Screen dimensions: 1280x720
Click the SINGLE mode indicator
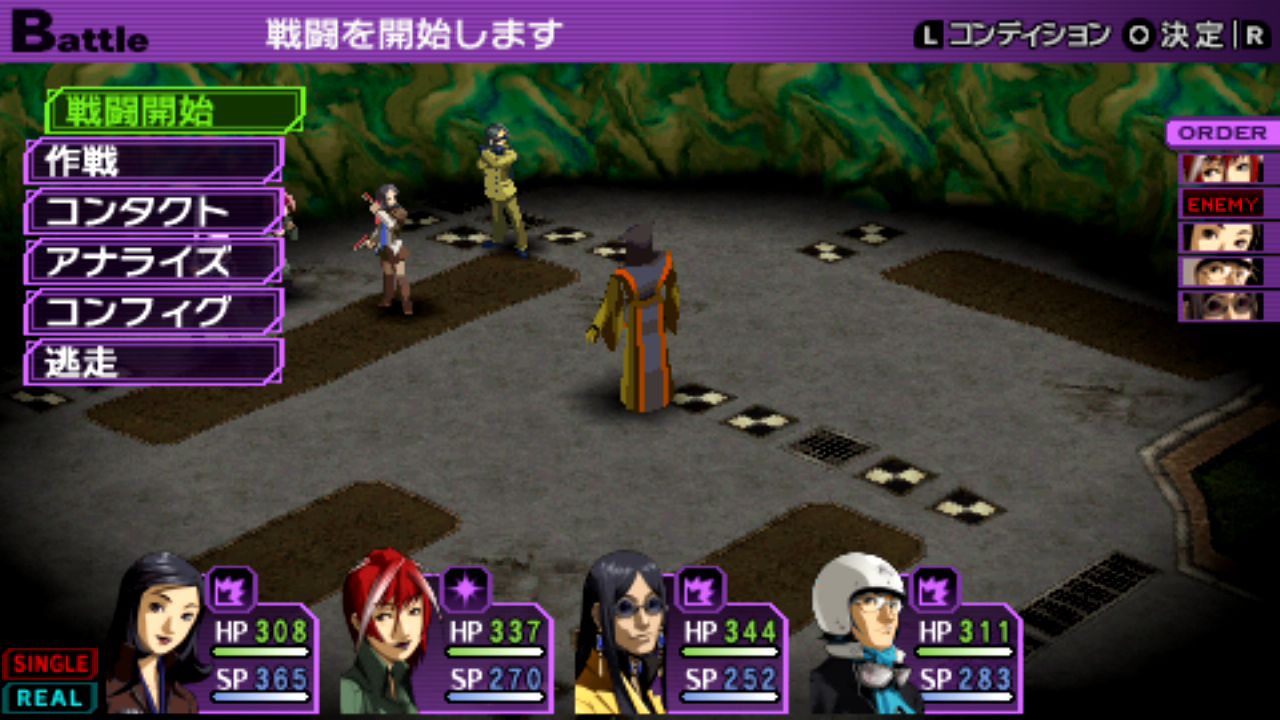[x=50, y=664]
